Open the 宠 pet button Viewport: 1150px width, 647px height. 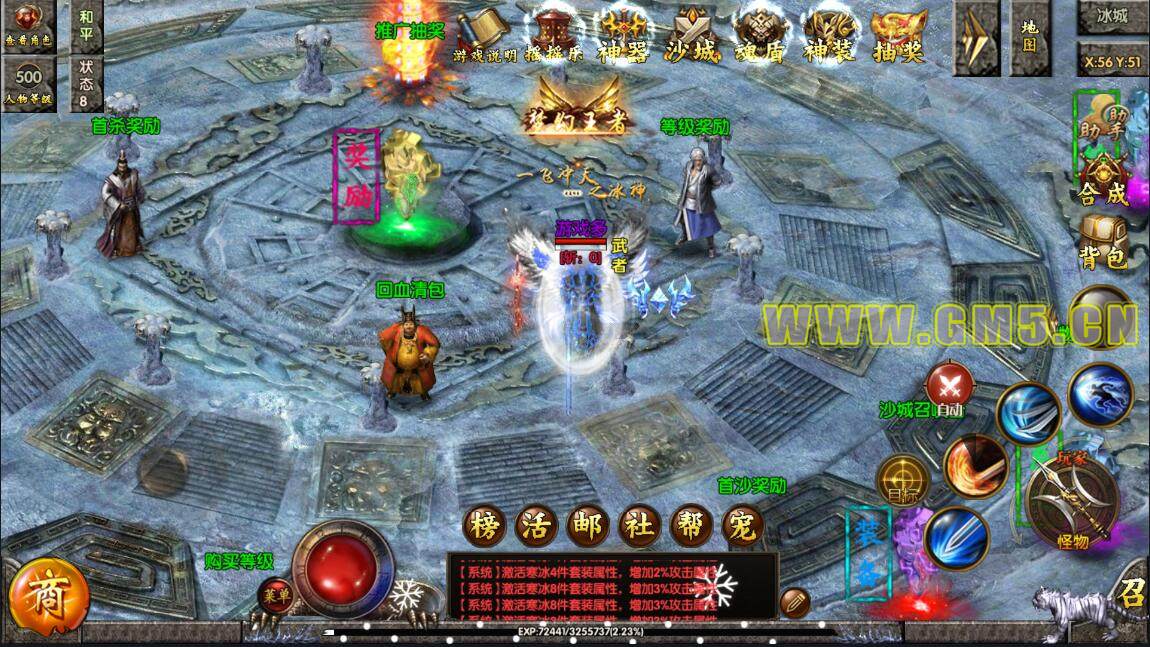click(x=742, y=525)
